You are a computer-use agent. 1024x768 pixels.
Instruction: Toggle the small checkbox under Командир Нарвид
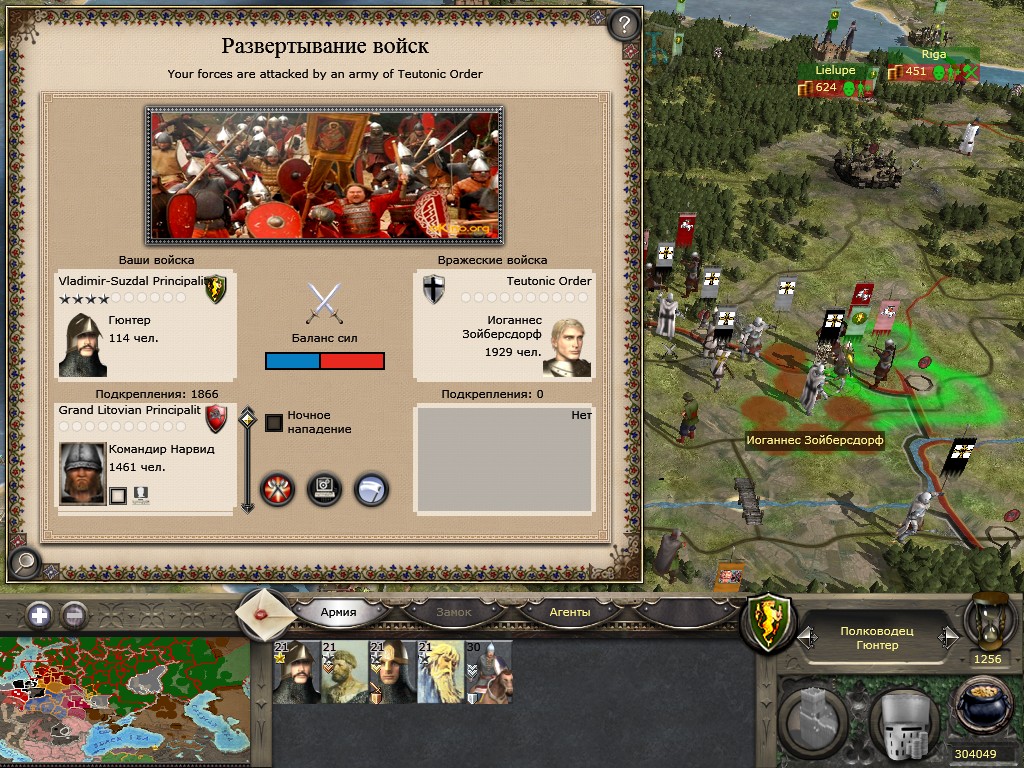117,495
